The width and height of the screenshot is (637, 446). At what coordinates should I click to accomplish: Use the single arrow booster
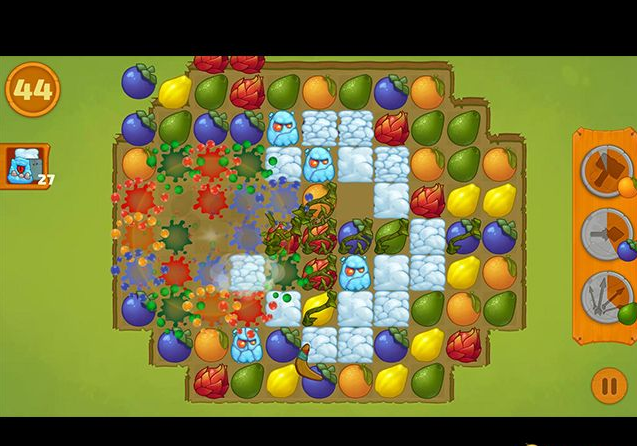click(x=606, y=233)
